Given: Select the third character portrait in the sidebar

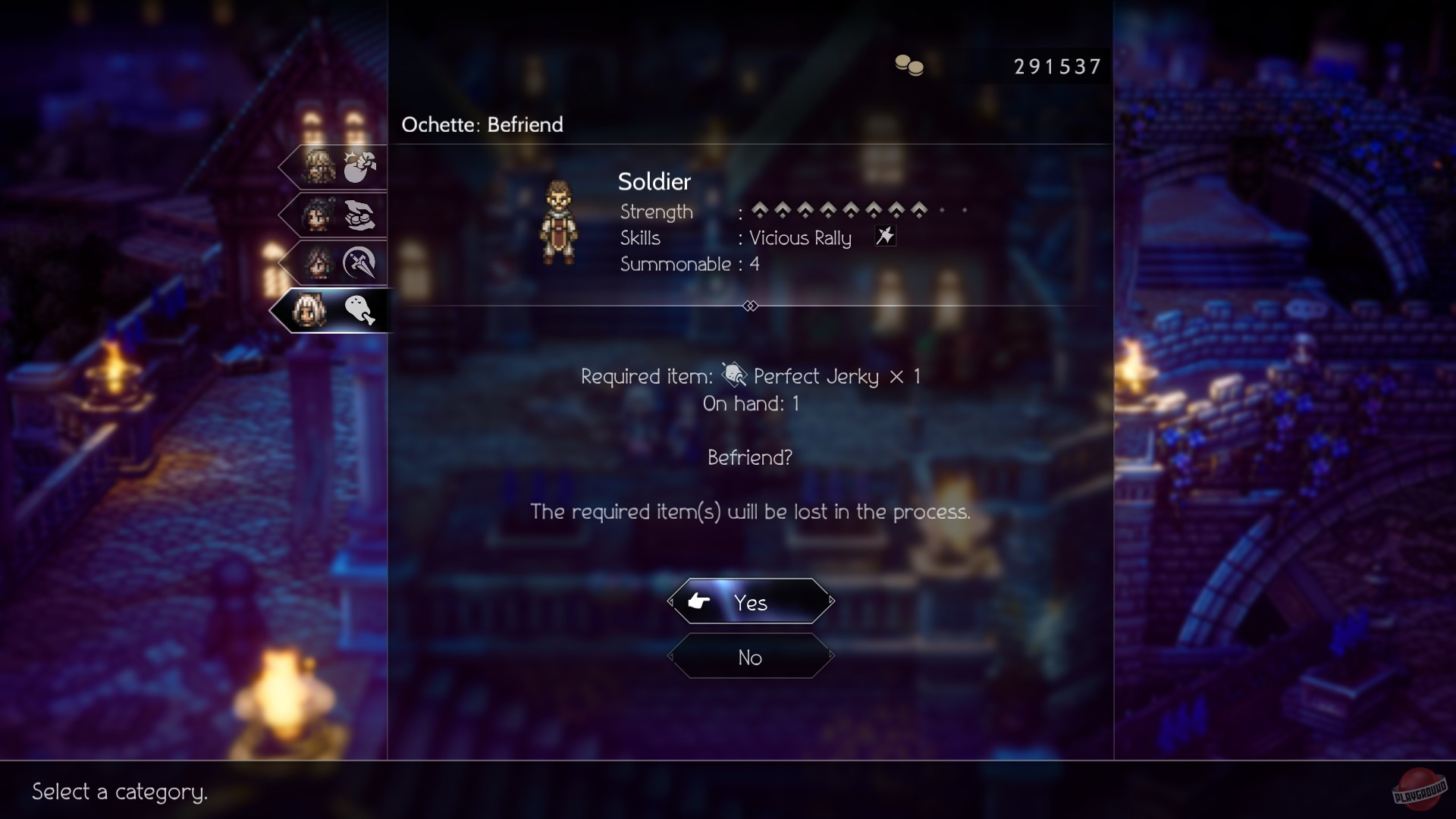Looking at the screenshot, I should coord(318,262).
